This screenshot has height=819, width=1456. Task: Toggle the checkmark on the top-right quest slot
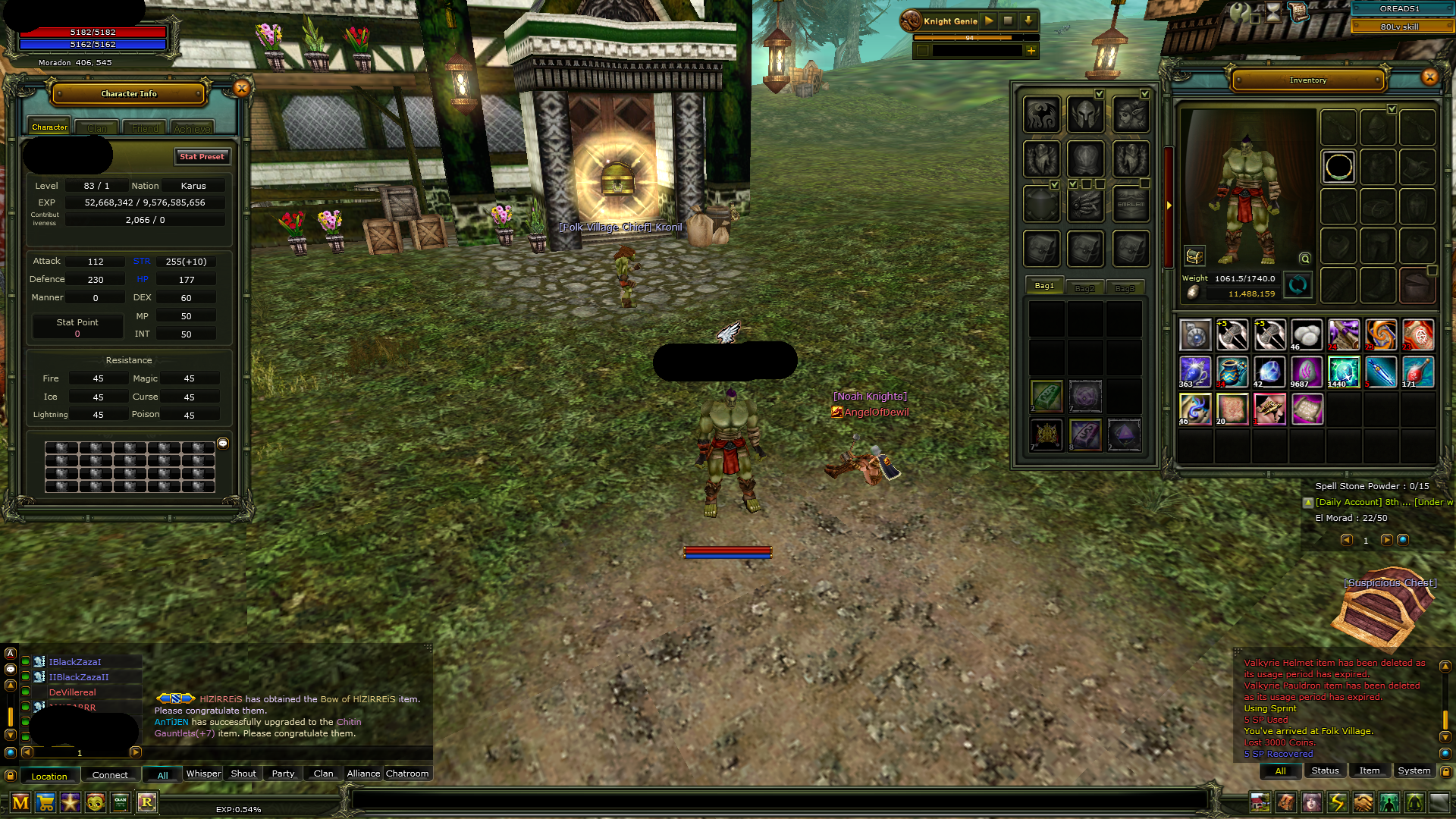pyautogui.click(x=1145, y=94)
